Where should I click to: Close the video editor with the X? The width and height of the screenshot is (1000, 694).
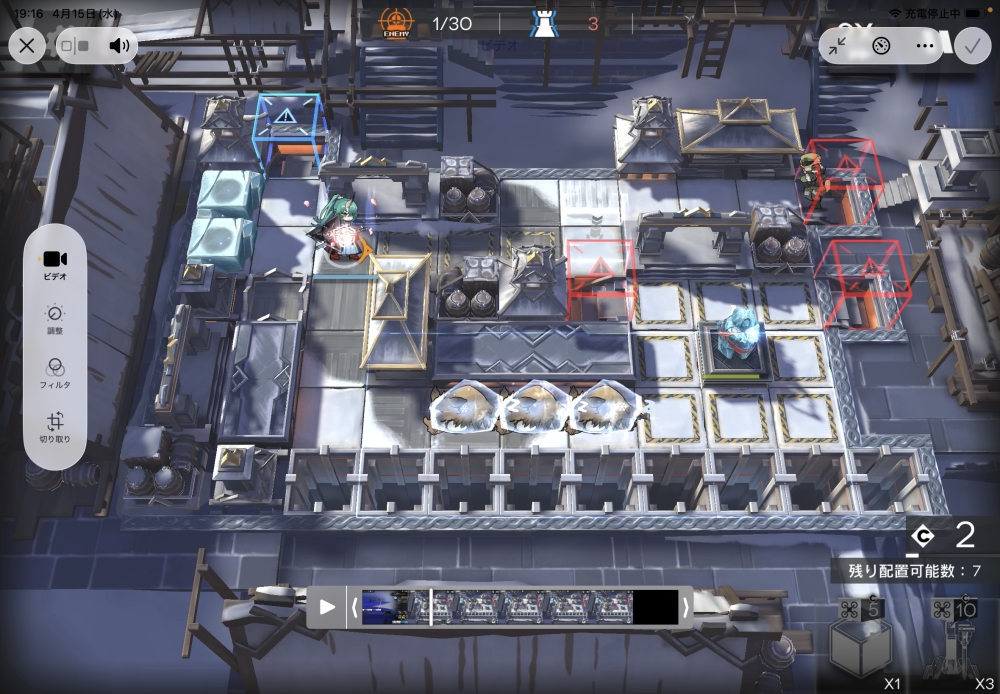(x=27, y=45)
